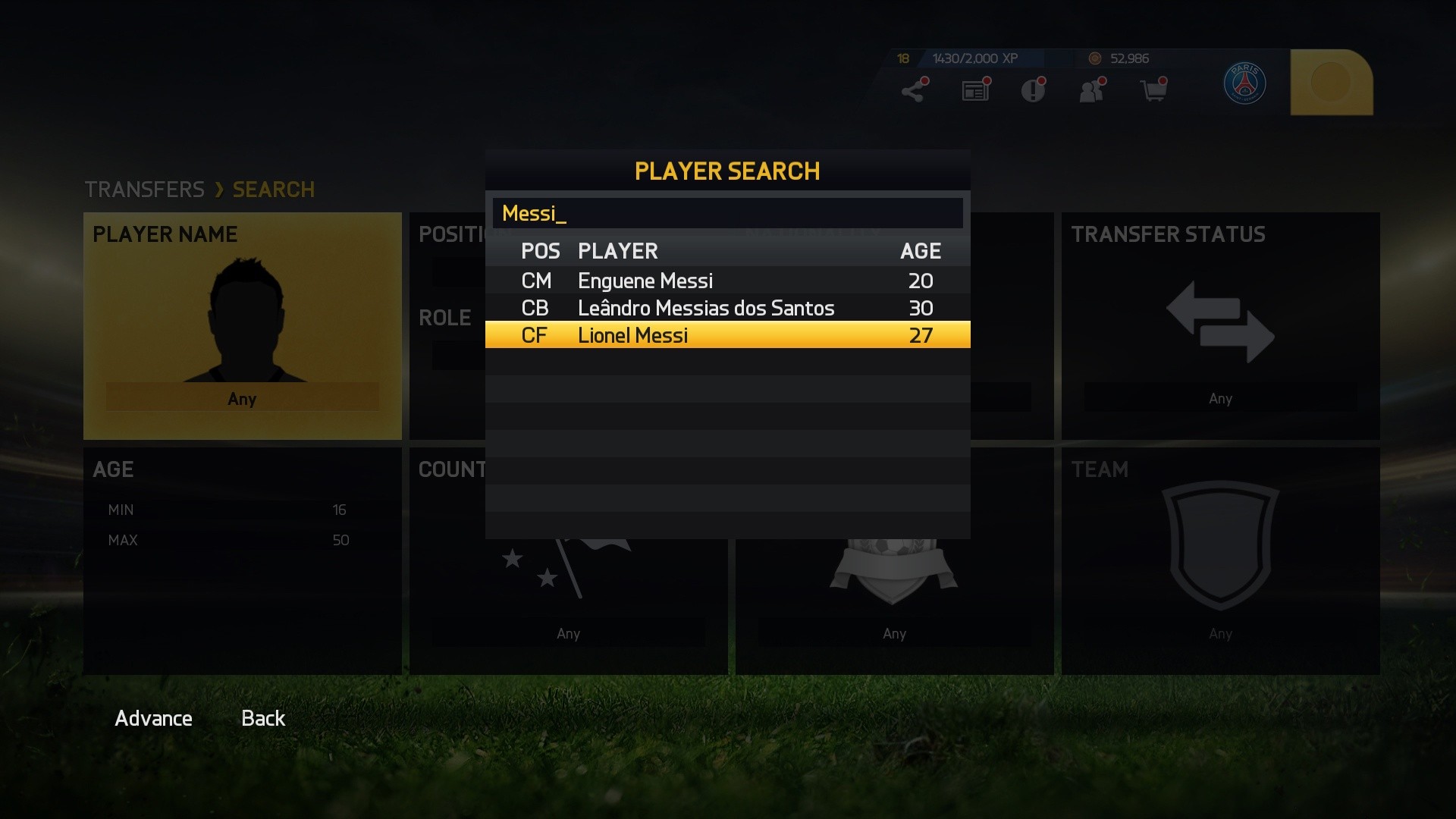Click the Messi search text field
1456x819 pixels.
tap(726, 214)
